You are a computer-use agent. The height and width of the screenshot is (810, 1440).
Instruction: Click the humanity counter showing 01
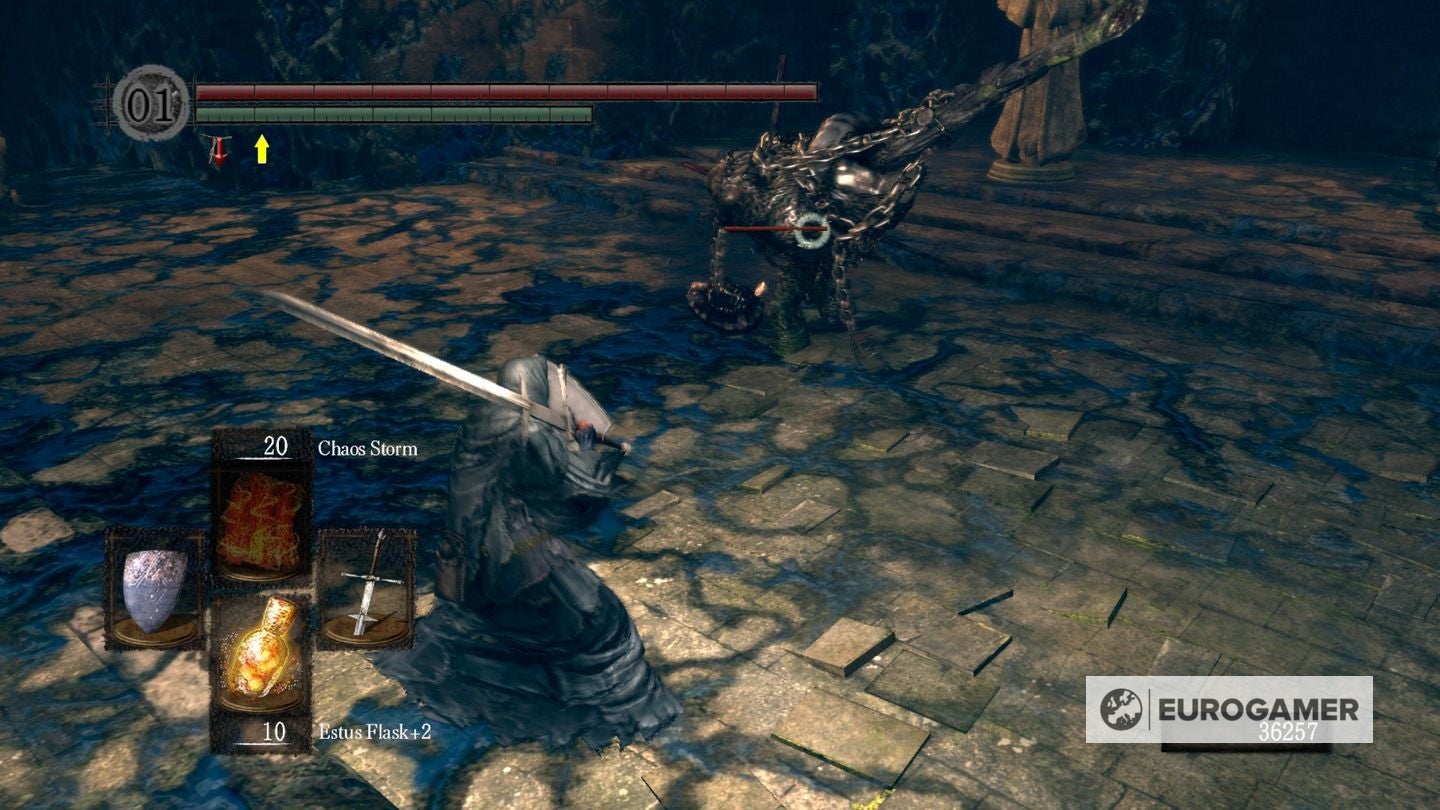coord(150,101)
